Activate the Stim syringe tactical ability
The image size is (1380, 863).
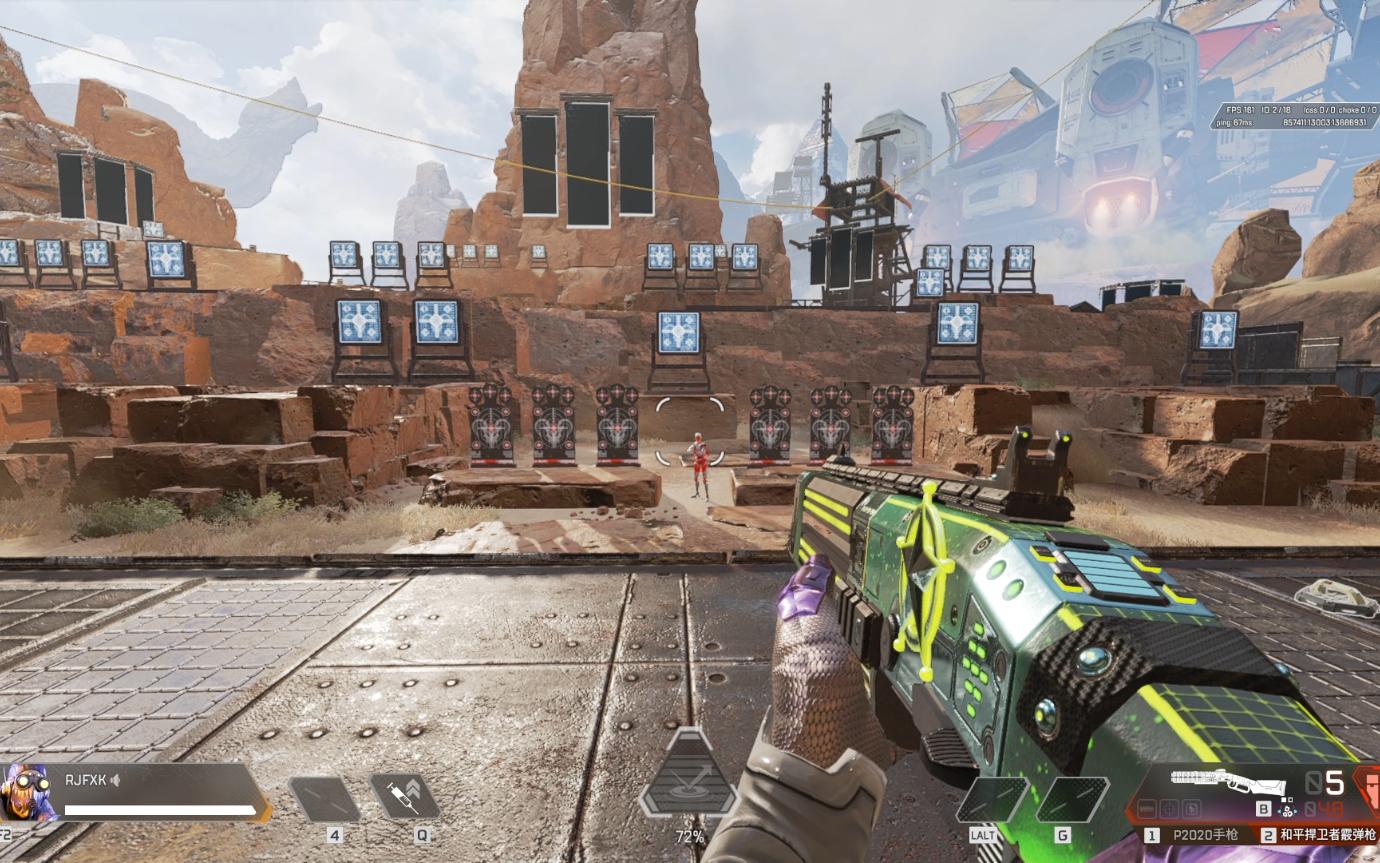tap(404, 797)
